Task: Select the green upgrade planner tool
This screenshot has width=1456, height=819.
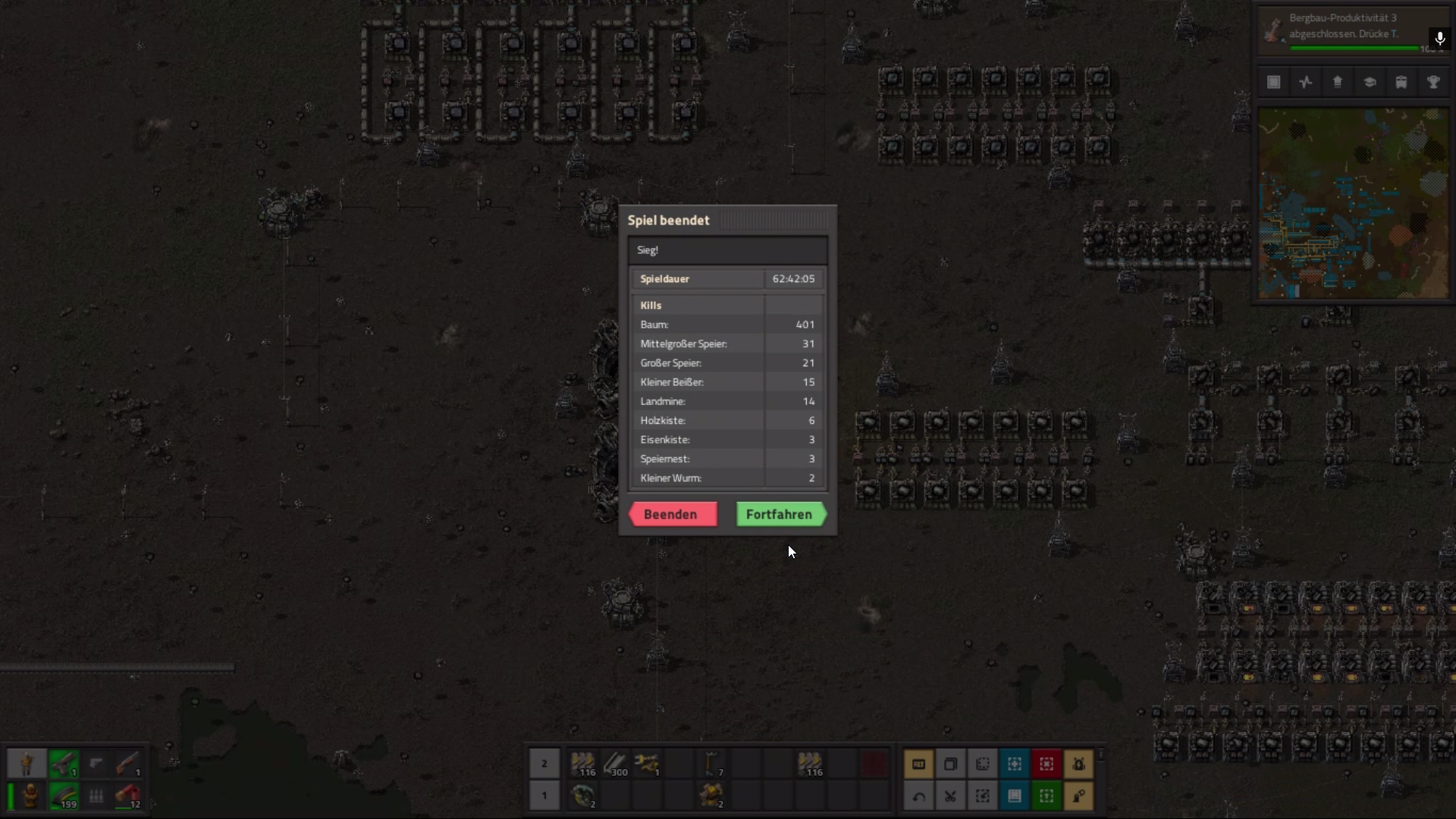Action: pyautogui.click(x=1046, y=795)
